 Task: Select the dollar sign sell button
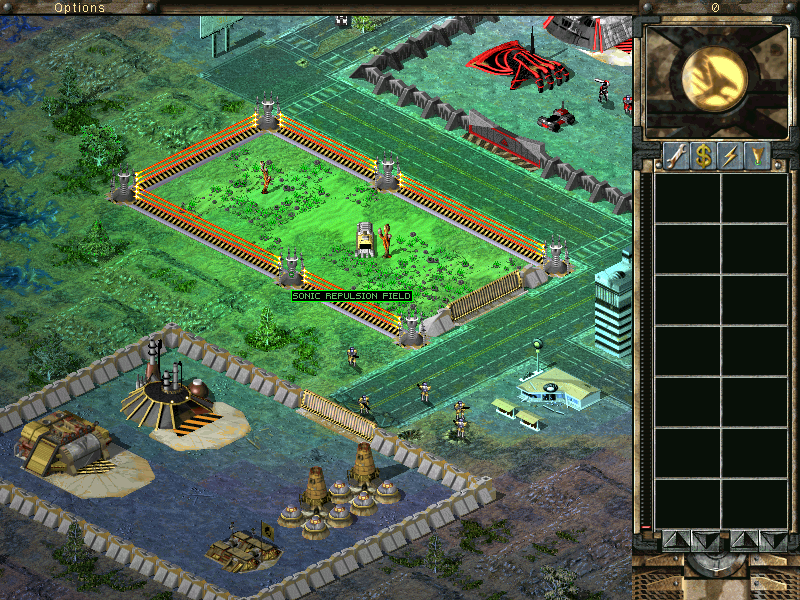tap(703, 155)
